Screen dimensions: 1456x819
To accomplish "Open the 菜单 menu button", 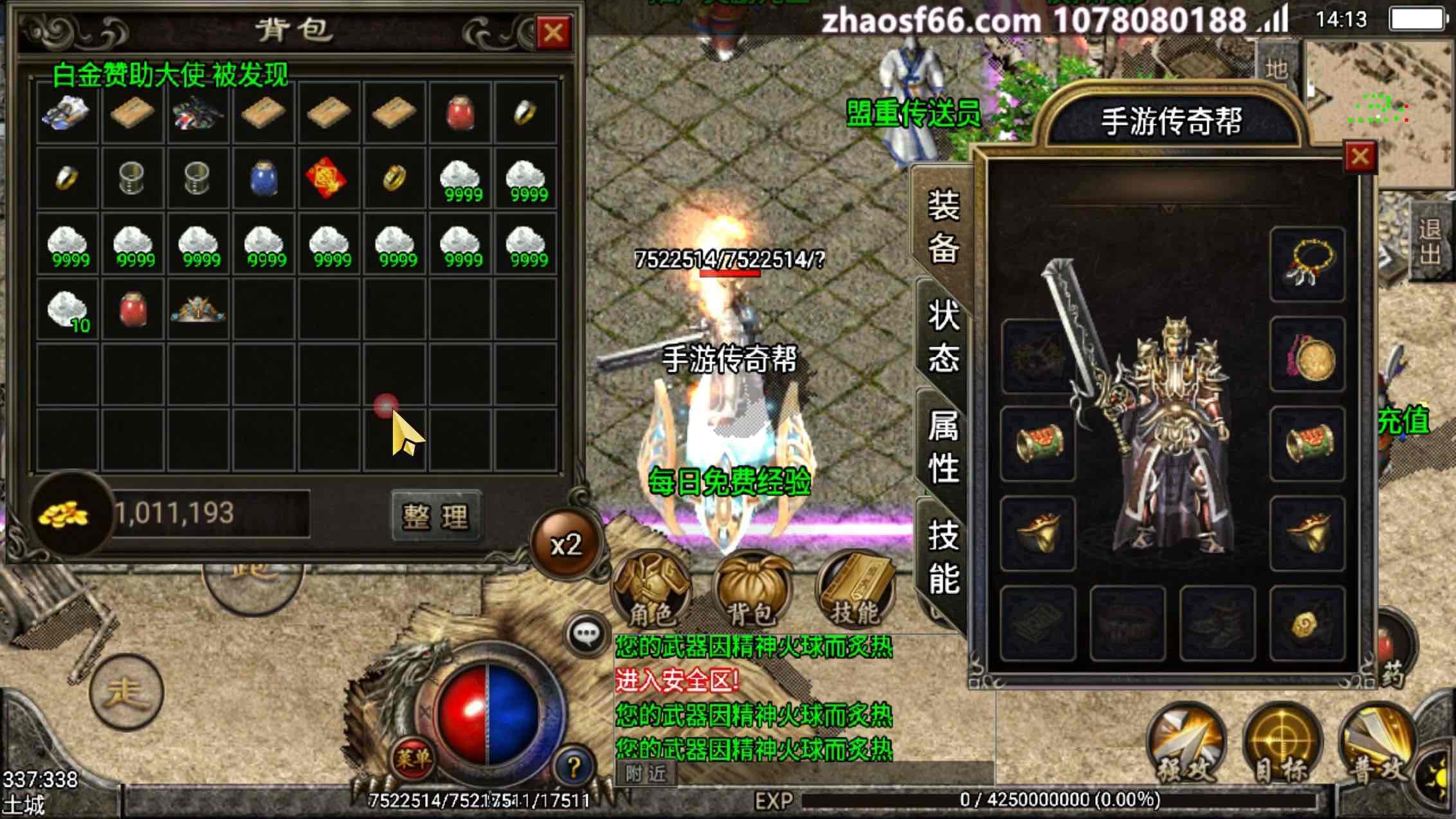I will 413,759.
